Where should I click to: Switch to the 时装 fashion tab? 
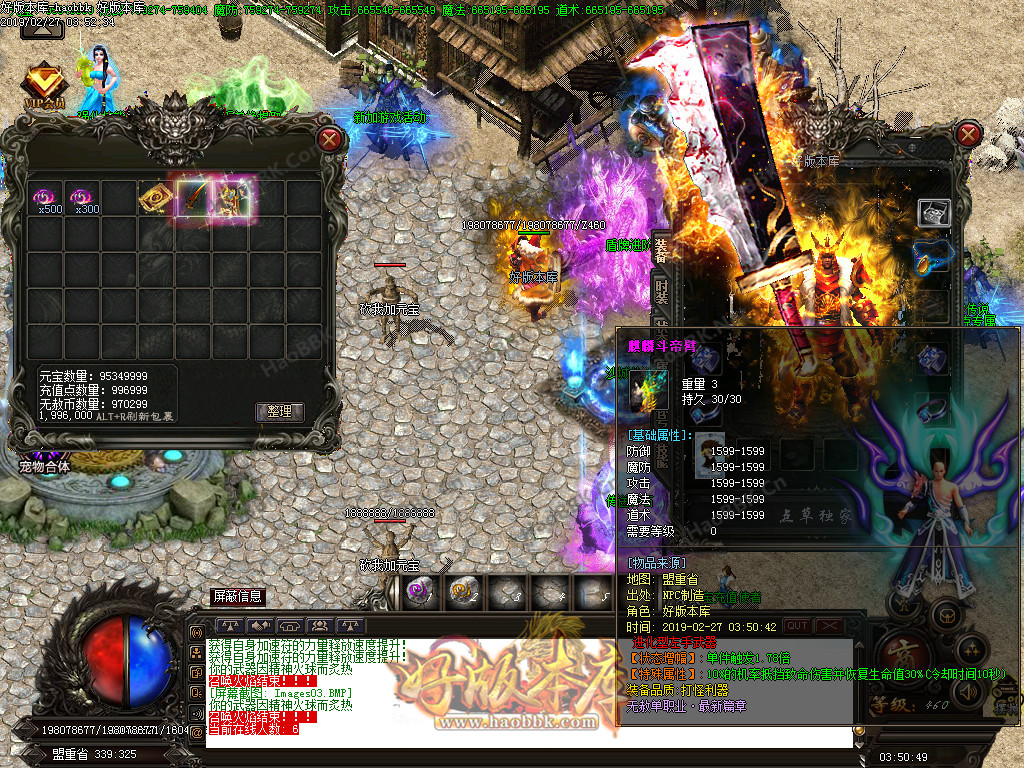coord(661,290)
